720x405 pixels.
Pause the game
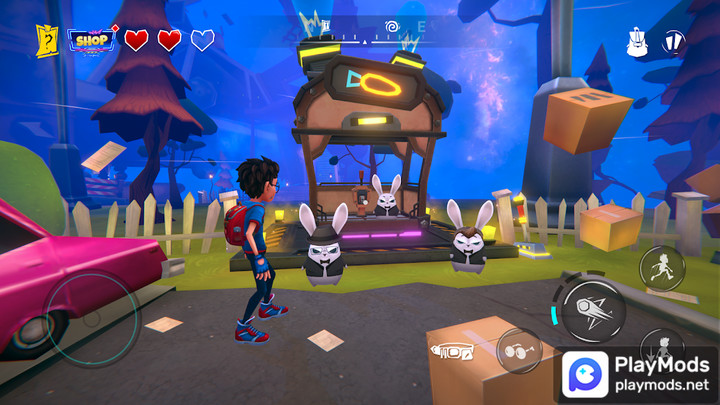click(676, 42)
